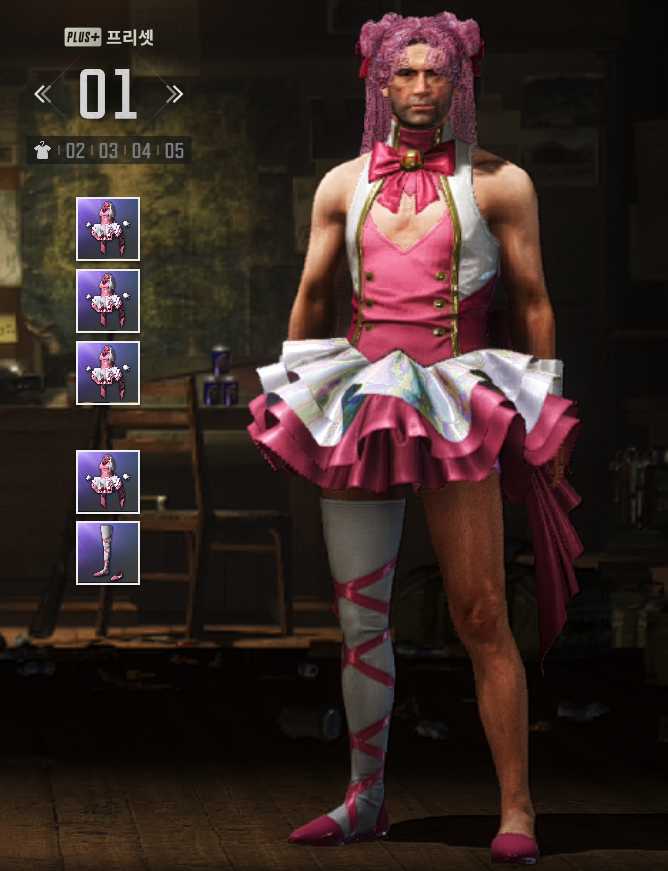Go to the next preset with right arrows
The image size is (668, 871).
pos(175,94)
